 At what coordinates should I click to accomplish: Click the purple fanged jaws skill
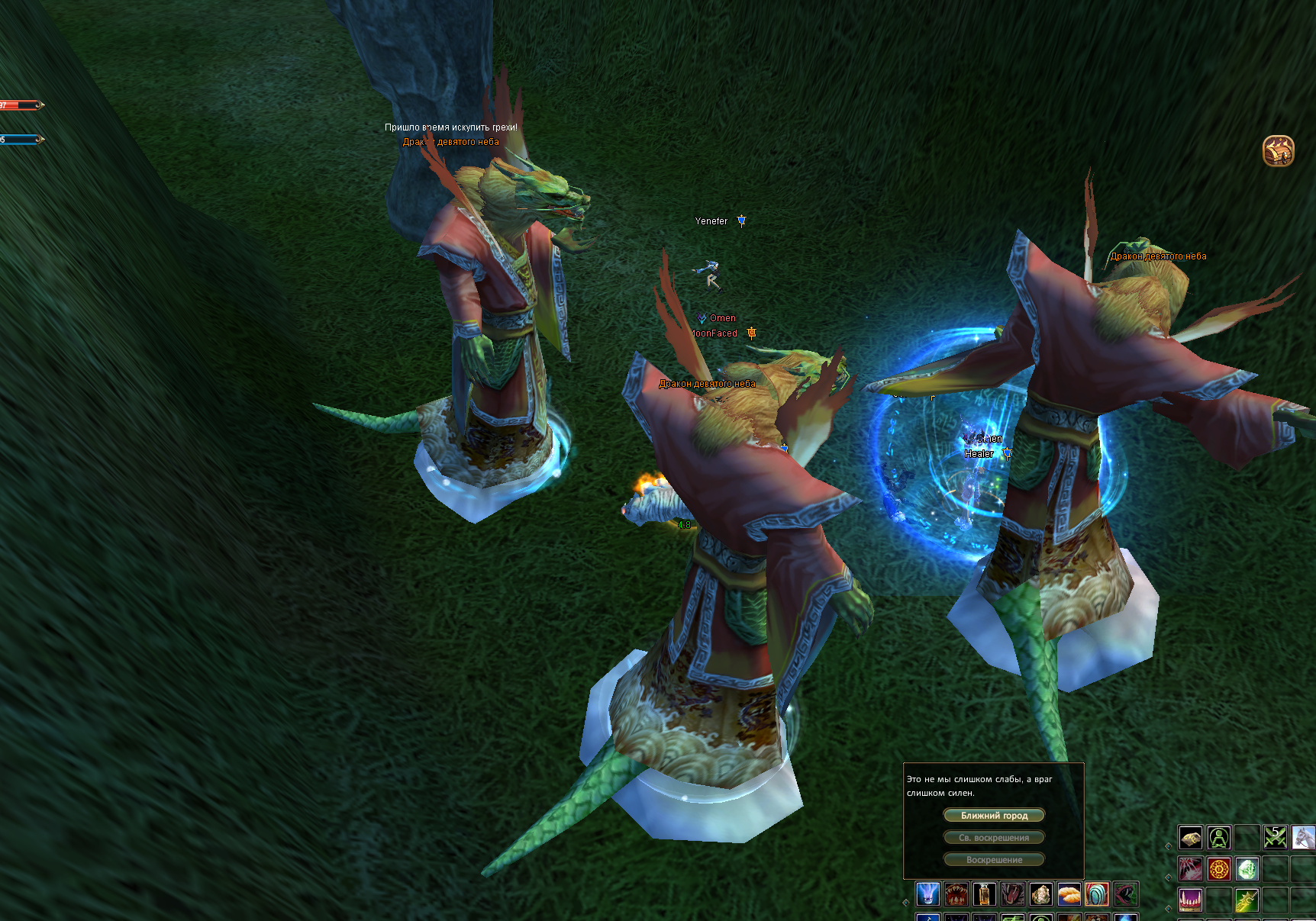click(1191, 900)
